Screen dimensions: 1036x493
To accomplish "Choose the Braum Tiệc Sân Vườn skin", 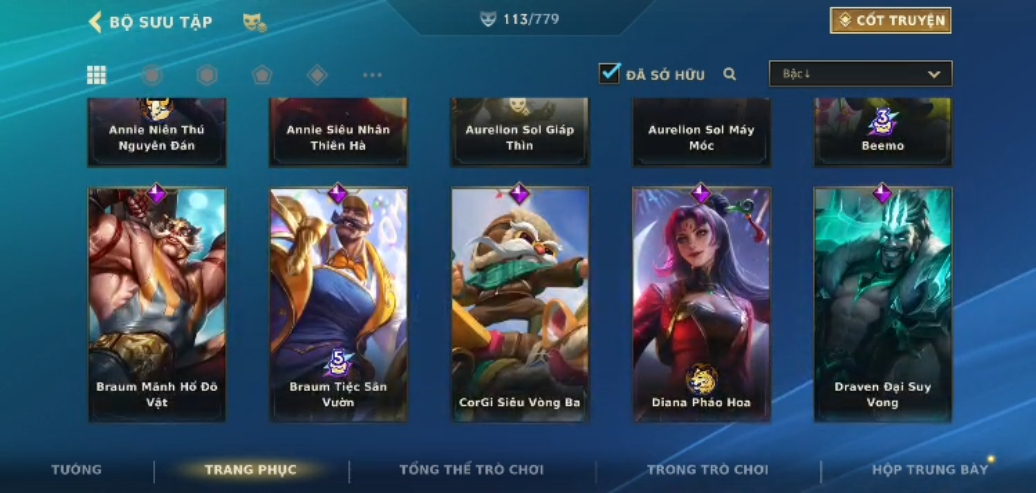I will 338,304.
